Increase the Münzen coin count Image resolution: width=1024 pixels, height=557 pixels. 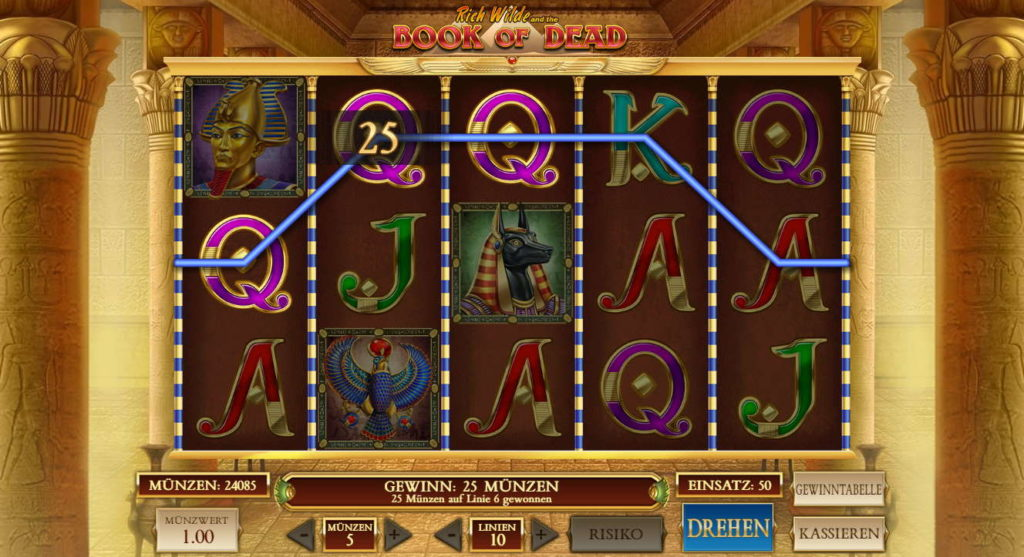[x=394, y=534]
